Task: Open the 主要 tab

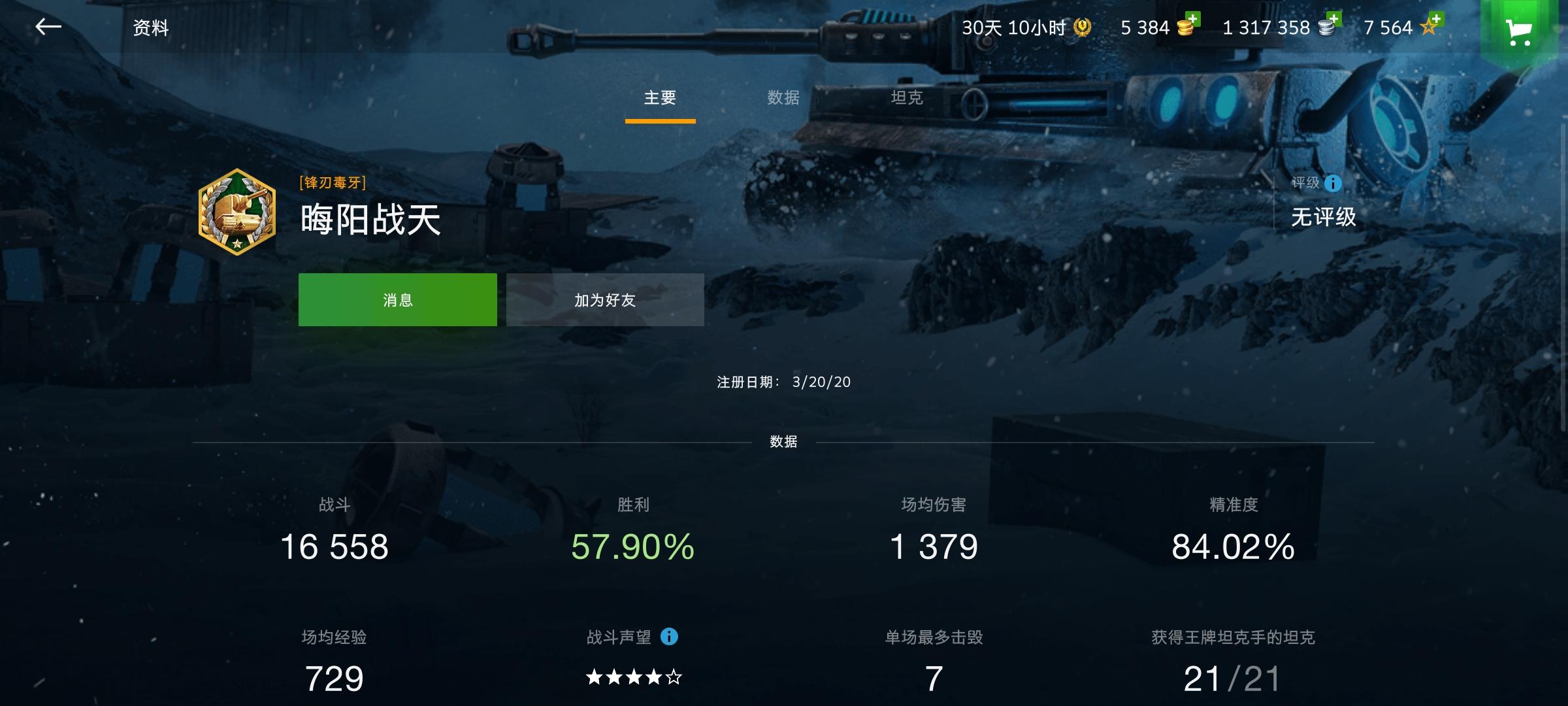Action: point(660,97)
